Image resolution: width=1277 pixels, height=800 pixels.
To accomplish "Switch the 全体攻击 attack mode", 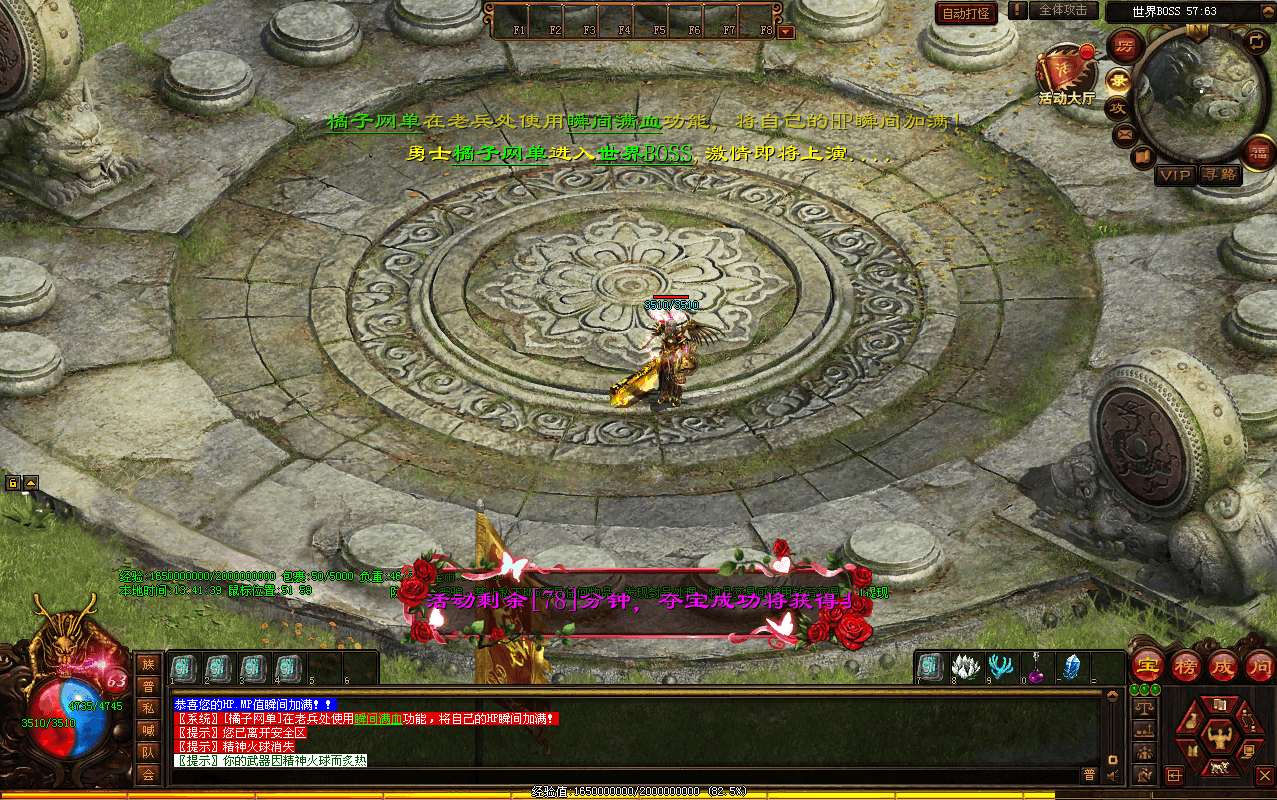I will (x=1062, y=10).
